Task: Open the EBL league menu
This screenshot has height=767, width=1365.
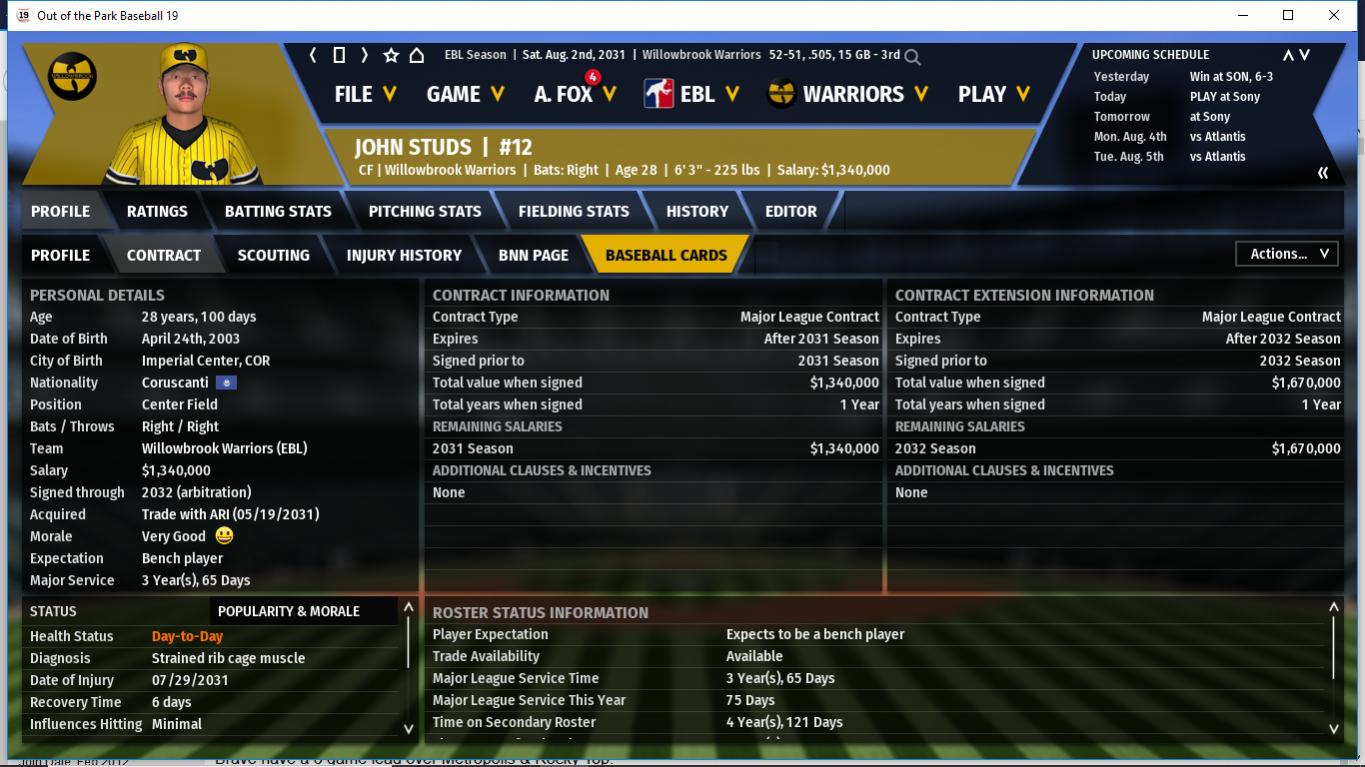Action: 692,94
